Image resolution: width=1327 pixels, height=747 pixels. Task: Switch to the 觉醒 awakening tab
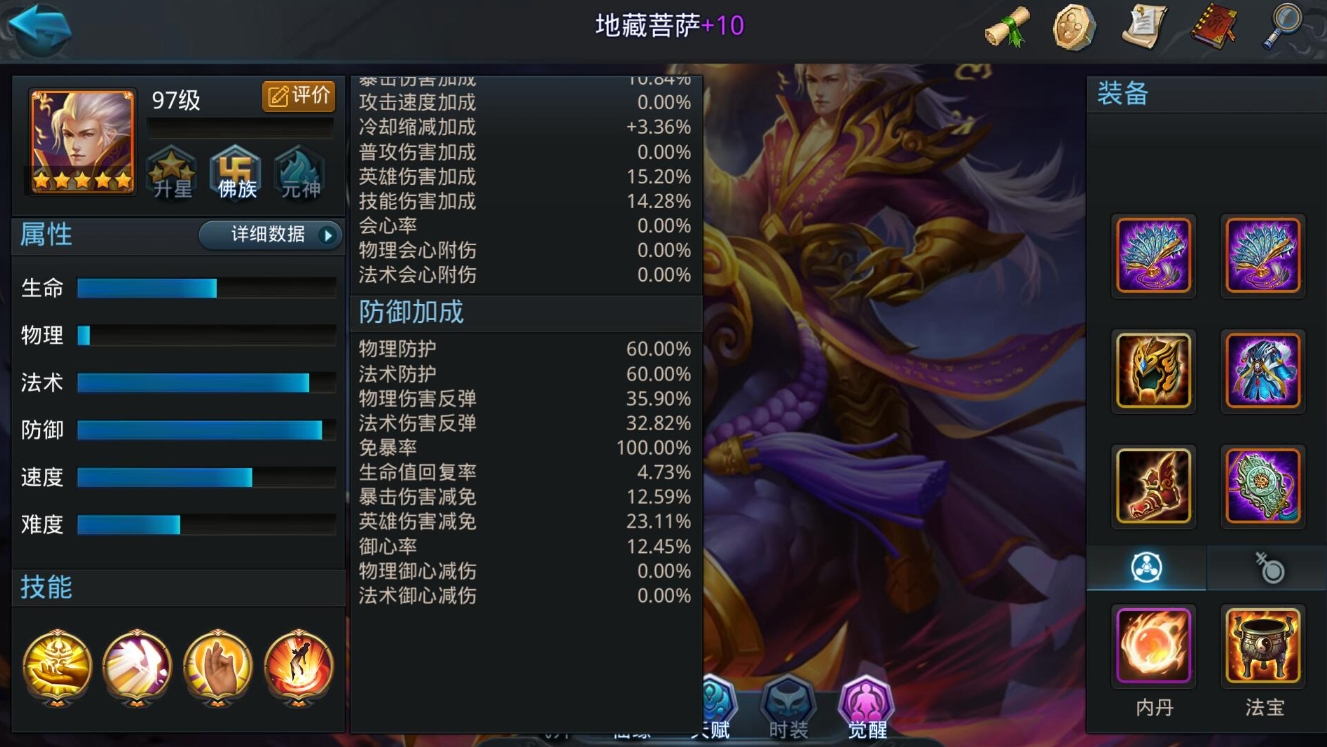point(866,706)
